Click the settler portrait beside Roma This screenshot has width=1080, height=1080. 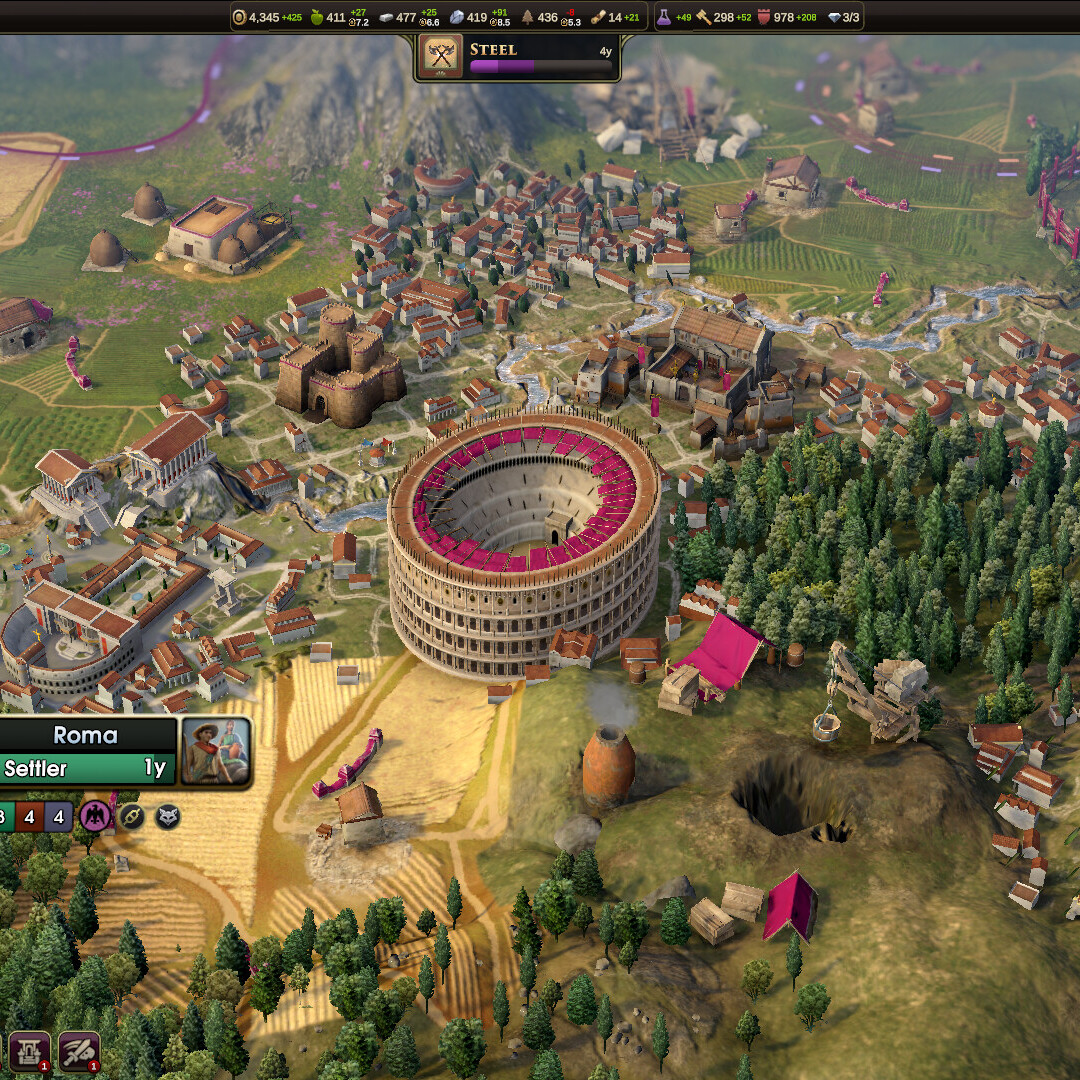[x=215, y=751]
